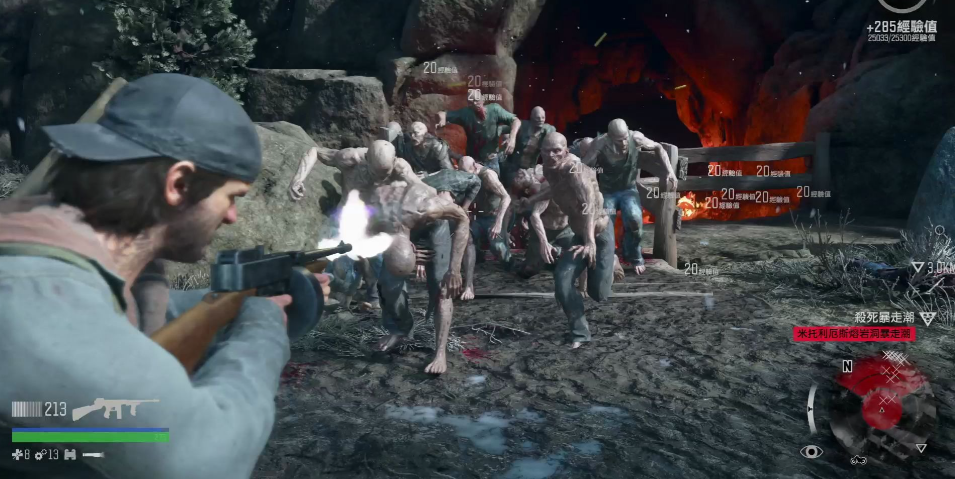Click the motorcycle icon below the minimap
The width and height of the screenshot is (955, 479).
coord(857,460)
